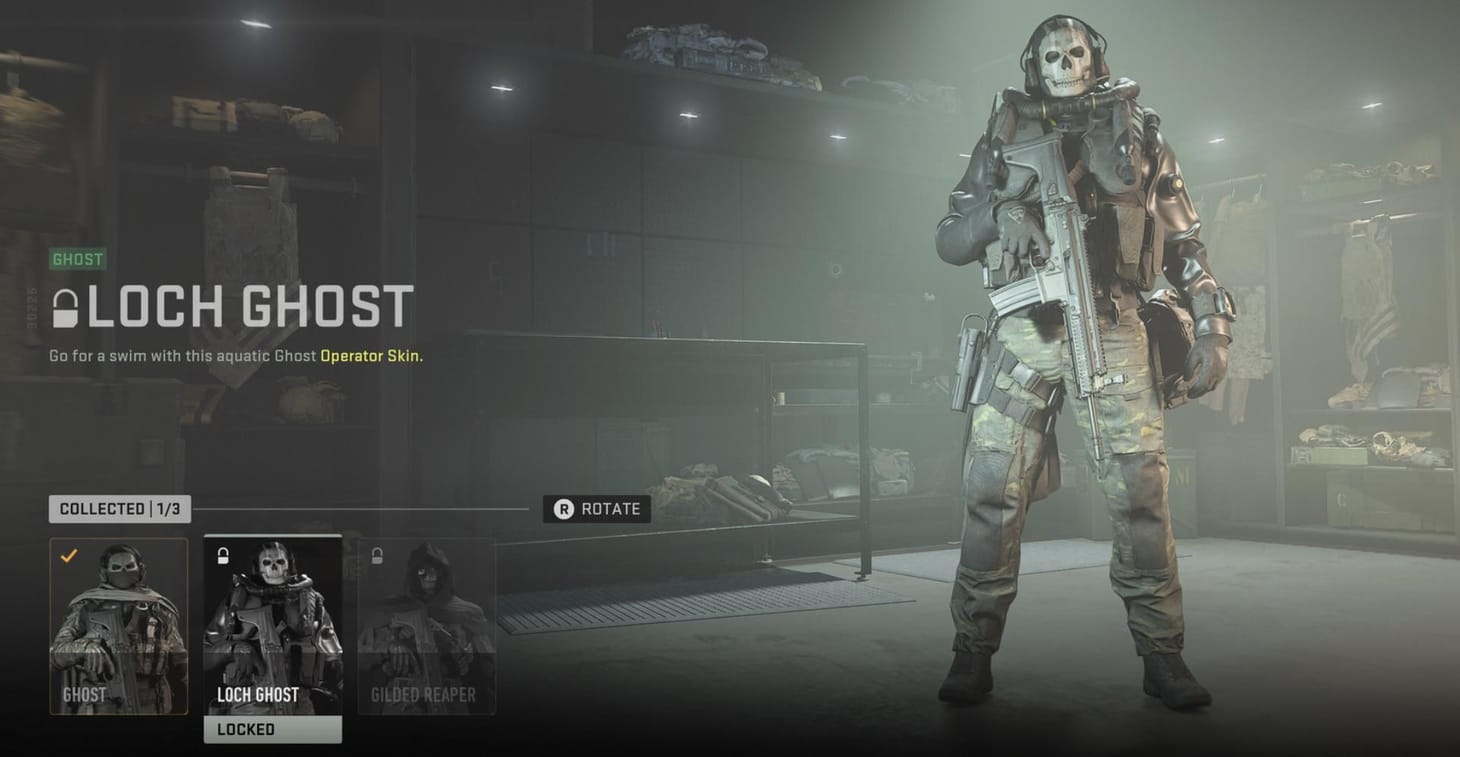Click the COLLECTED 1/3 progress indicator
The height and width of the screenshot is (757, 1460).
[x=119, y=509]
